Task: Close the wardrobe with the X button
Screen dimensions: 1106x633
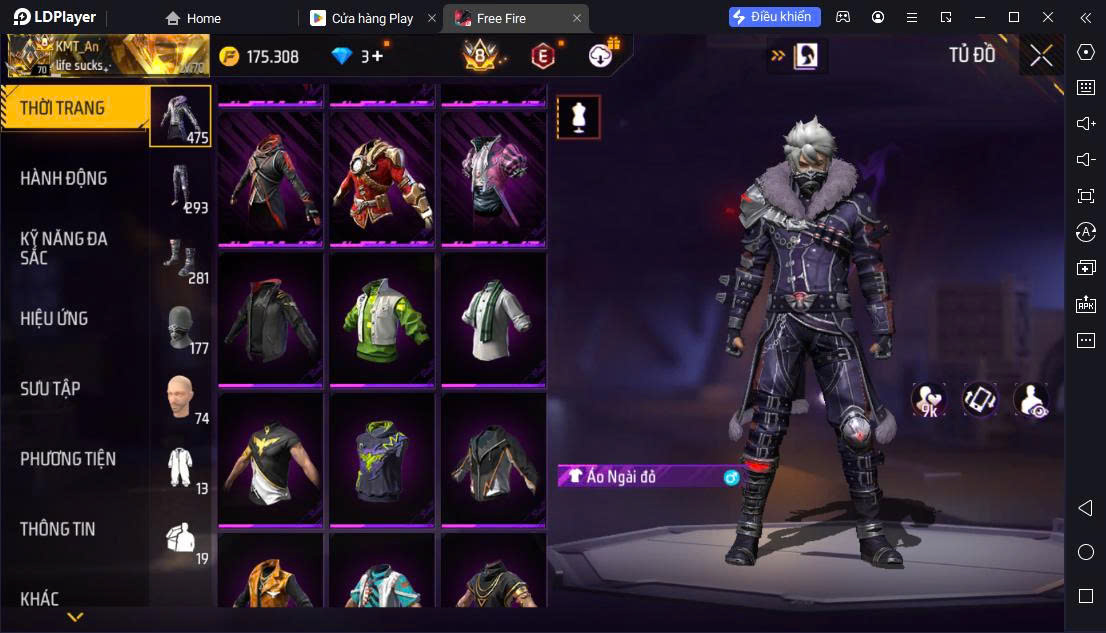Action: [1041, 55]
